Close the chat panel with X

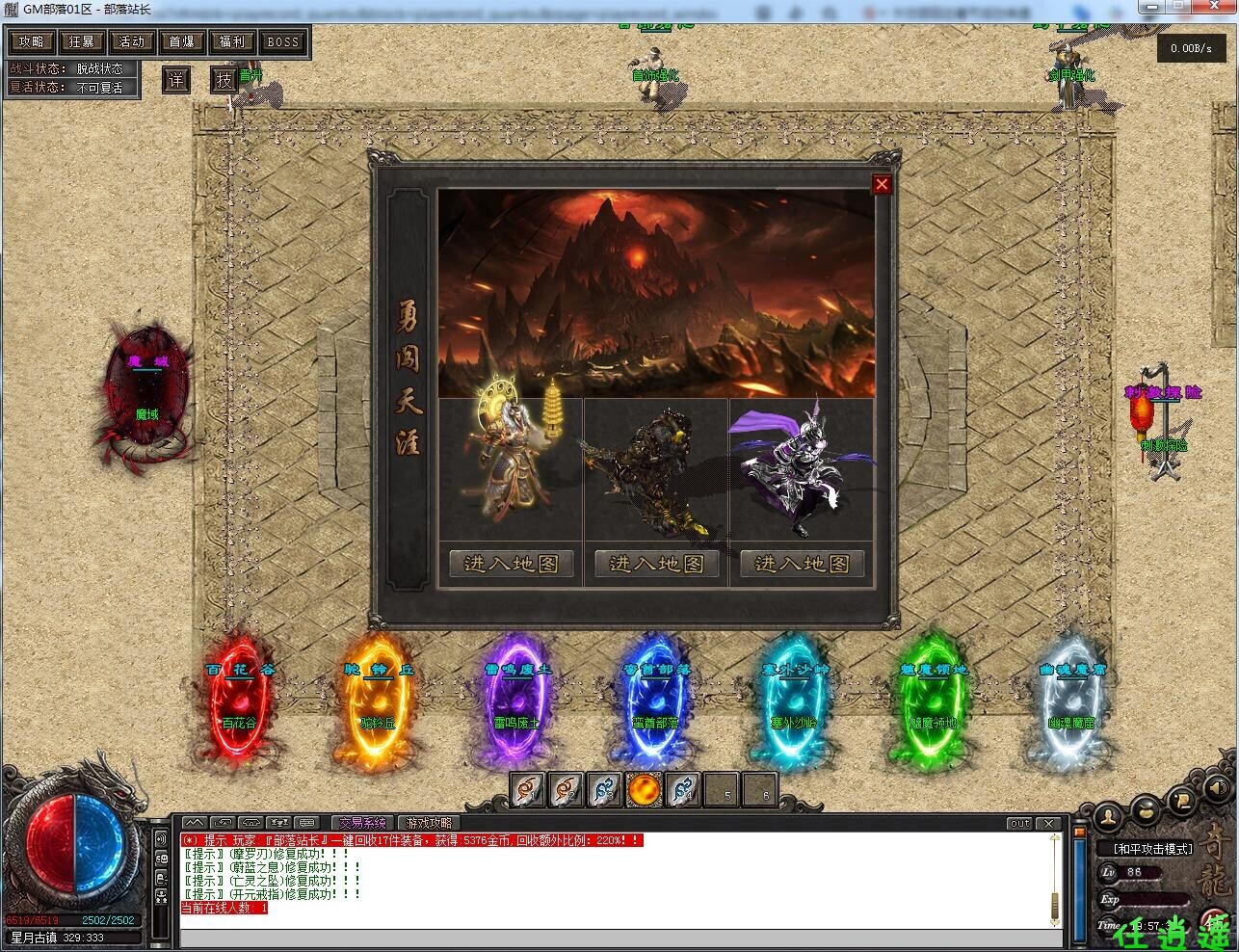[x=1048, y=824]
